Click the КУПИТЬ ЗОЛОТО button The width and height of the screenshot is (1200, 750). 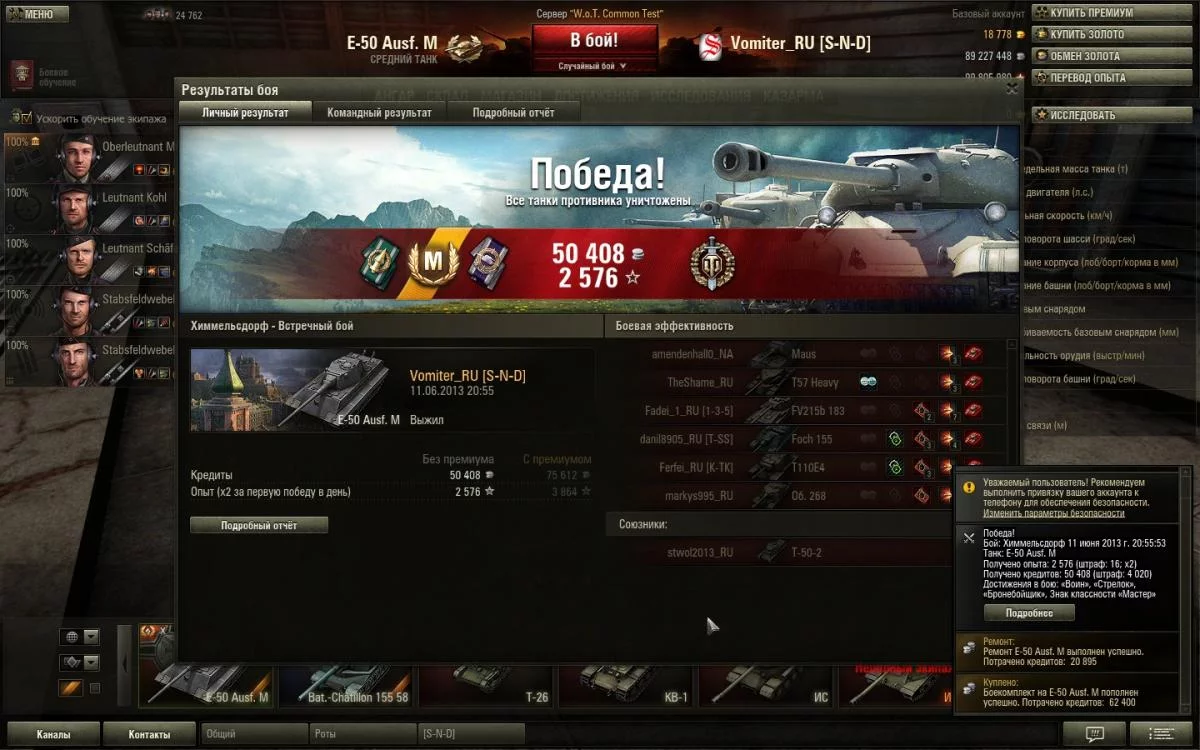[1086, 35]
